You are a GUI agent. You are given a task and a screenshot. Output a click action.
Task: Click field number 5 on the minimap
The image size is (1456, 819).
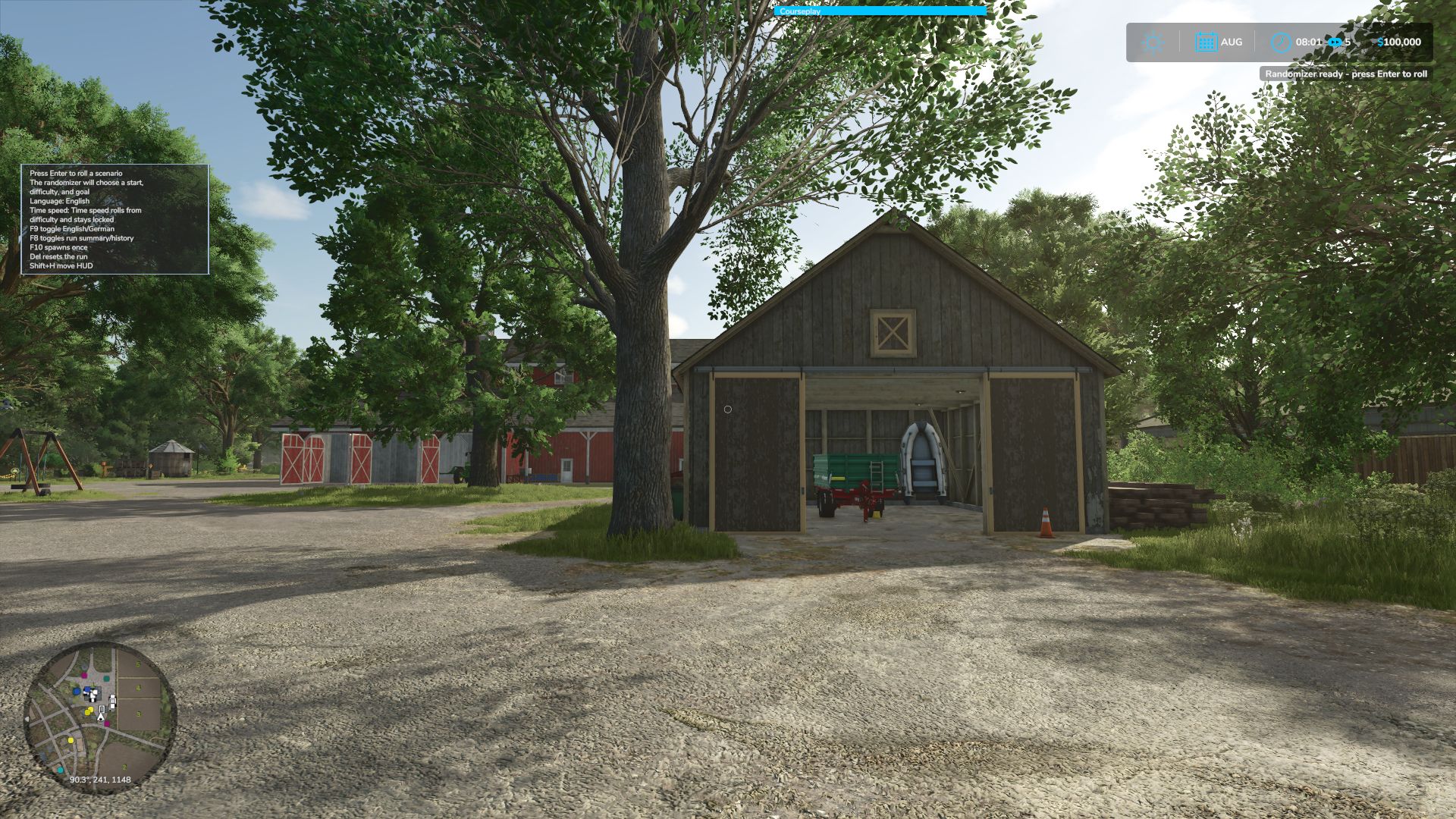tap(138, 664)
